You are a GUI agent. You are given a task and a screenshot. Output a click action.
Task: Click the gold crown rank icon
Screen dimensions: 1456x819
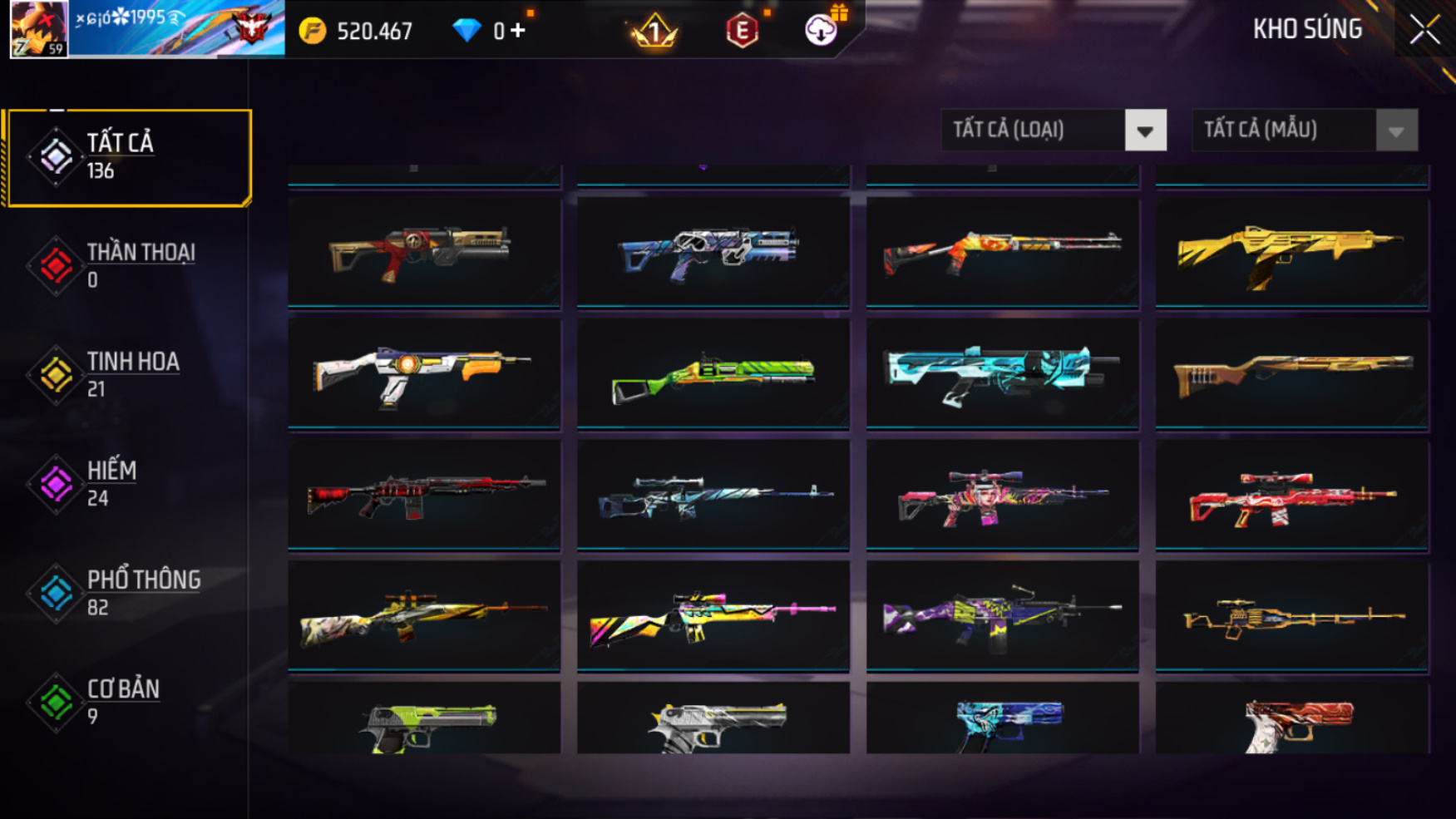click(654, 32)
